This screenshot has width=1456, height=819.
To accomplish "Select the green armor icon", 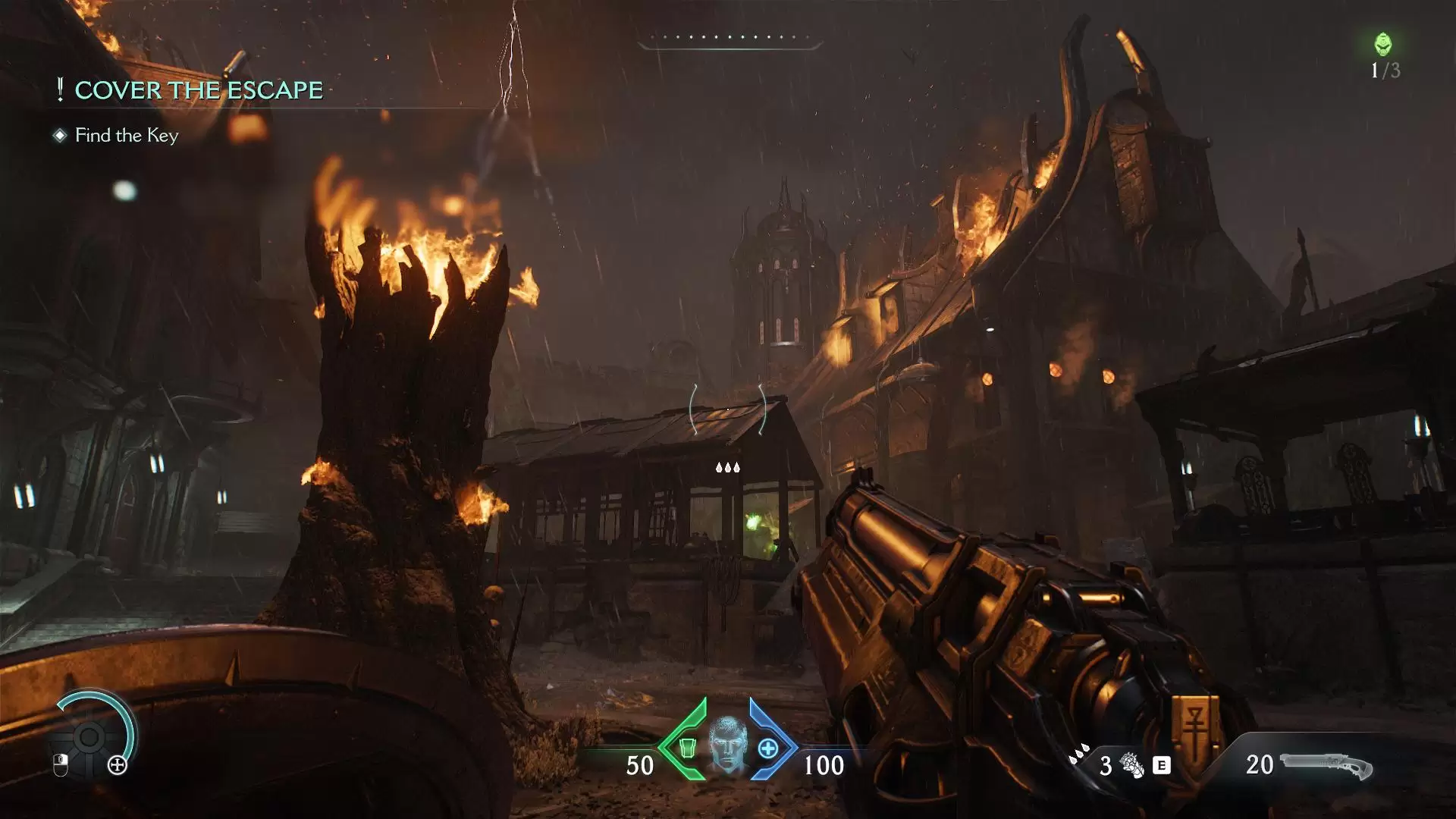I will (686, 748).
